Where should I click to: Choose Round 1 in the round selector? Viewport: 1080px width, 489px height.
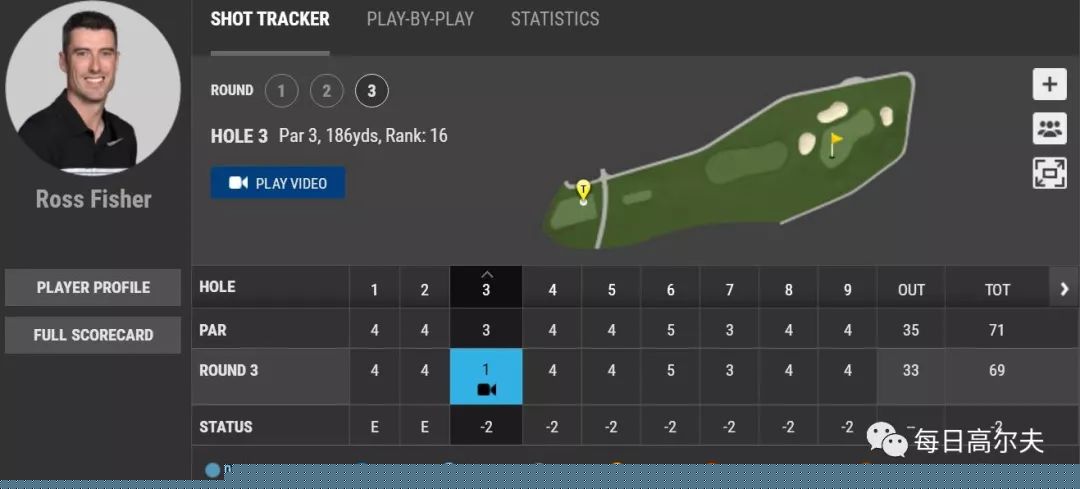point(282,92)
